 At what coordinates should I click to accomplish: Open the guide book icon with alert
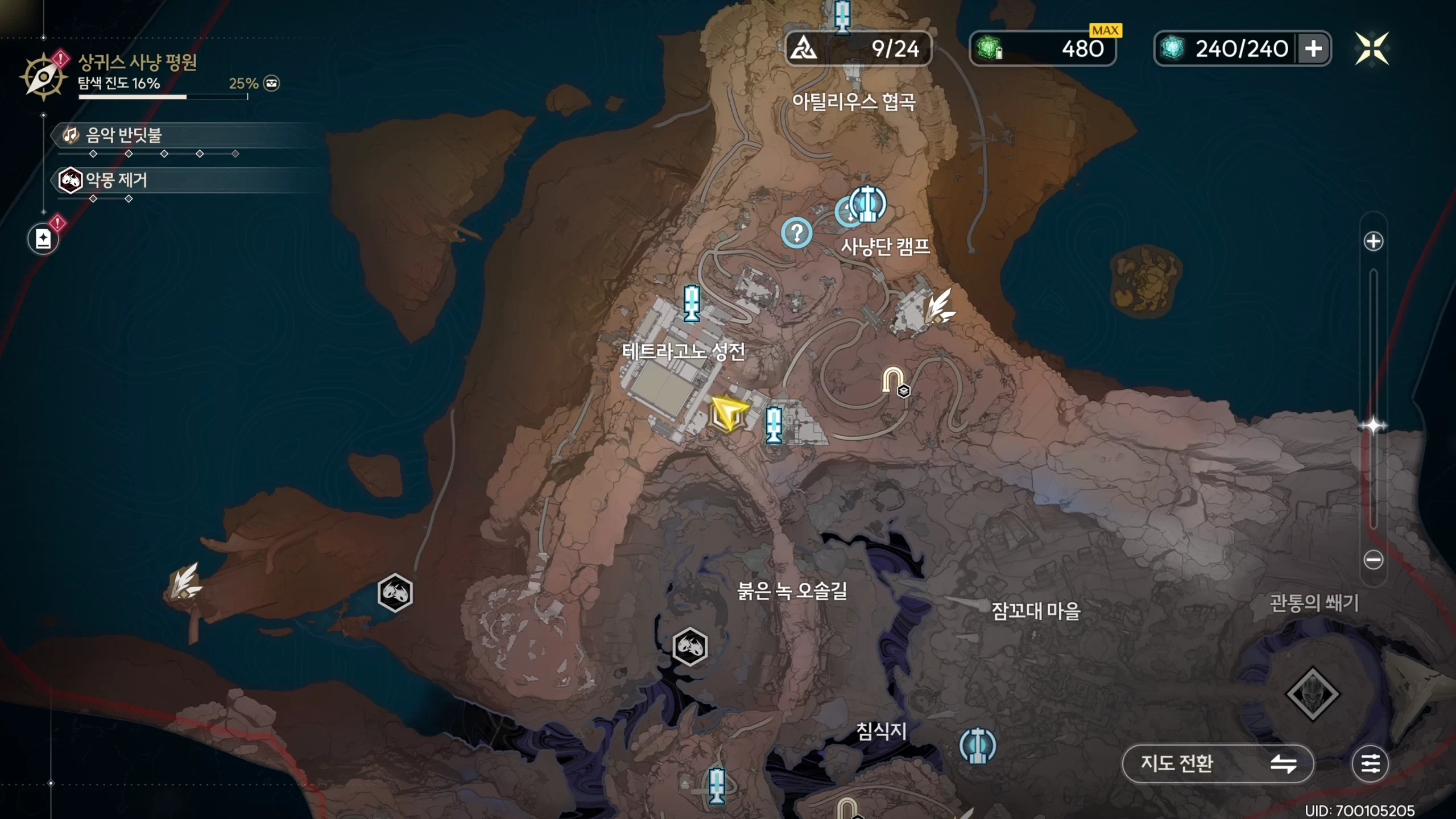43,239
